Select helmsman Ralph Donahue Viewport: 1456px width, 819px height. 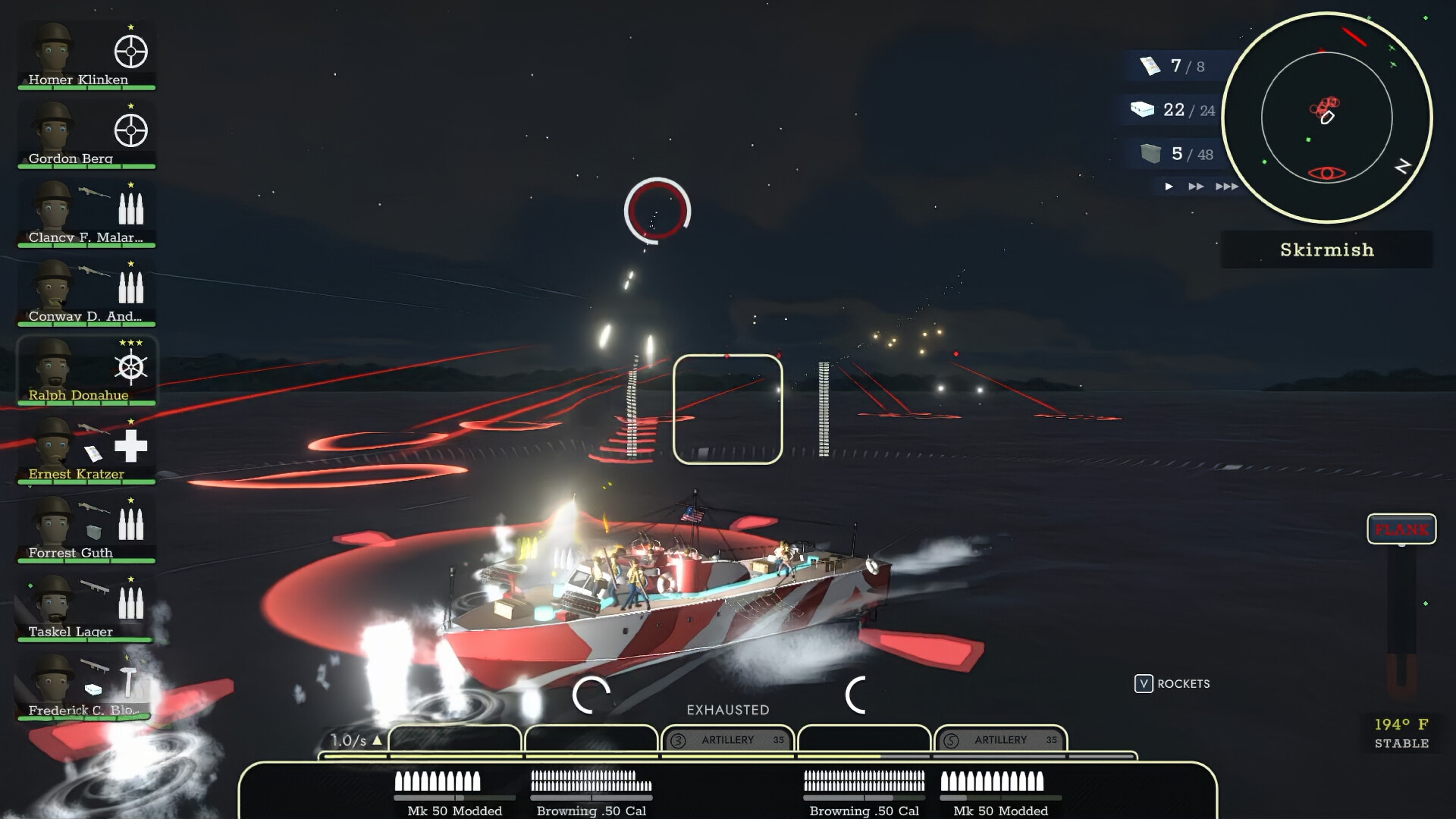coord(86,372)
